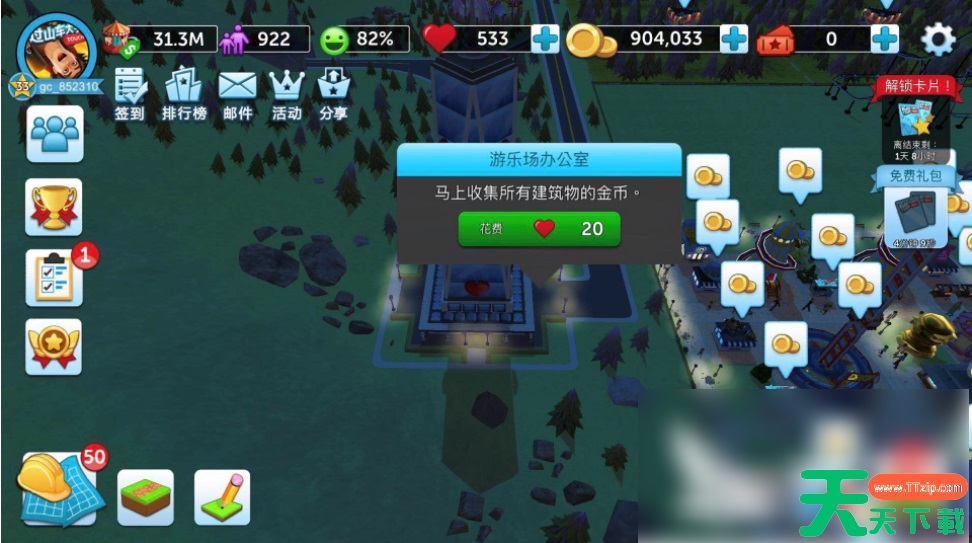
Task: Open the trophy achievements panel
Action: point(55,206)
